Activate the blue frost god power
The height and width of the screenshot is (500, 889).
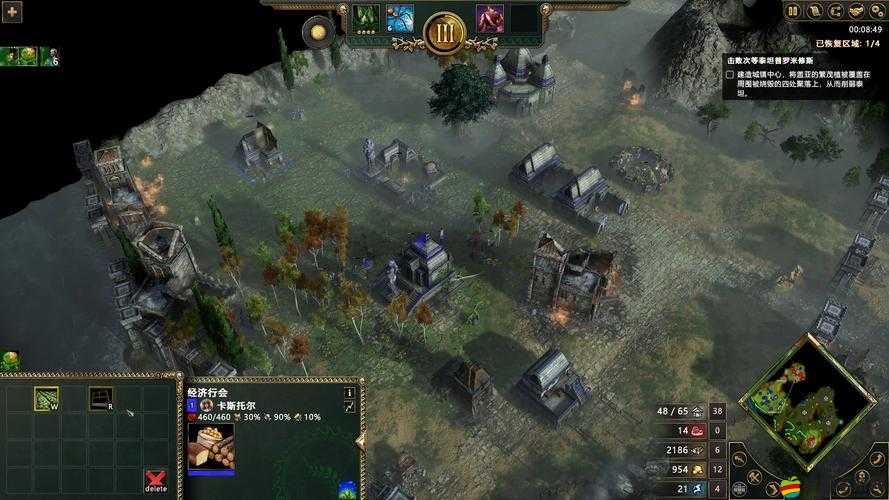(400, 17)
